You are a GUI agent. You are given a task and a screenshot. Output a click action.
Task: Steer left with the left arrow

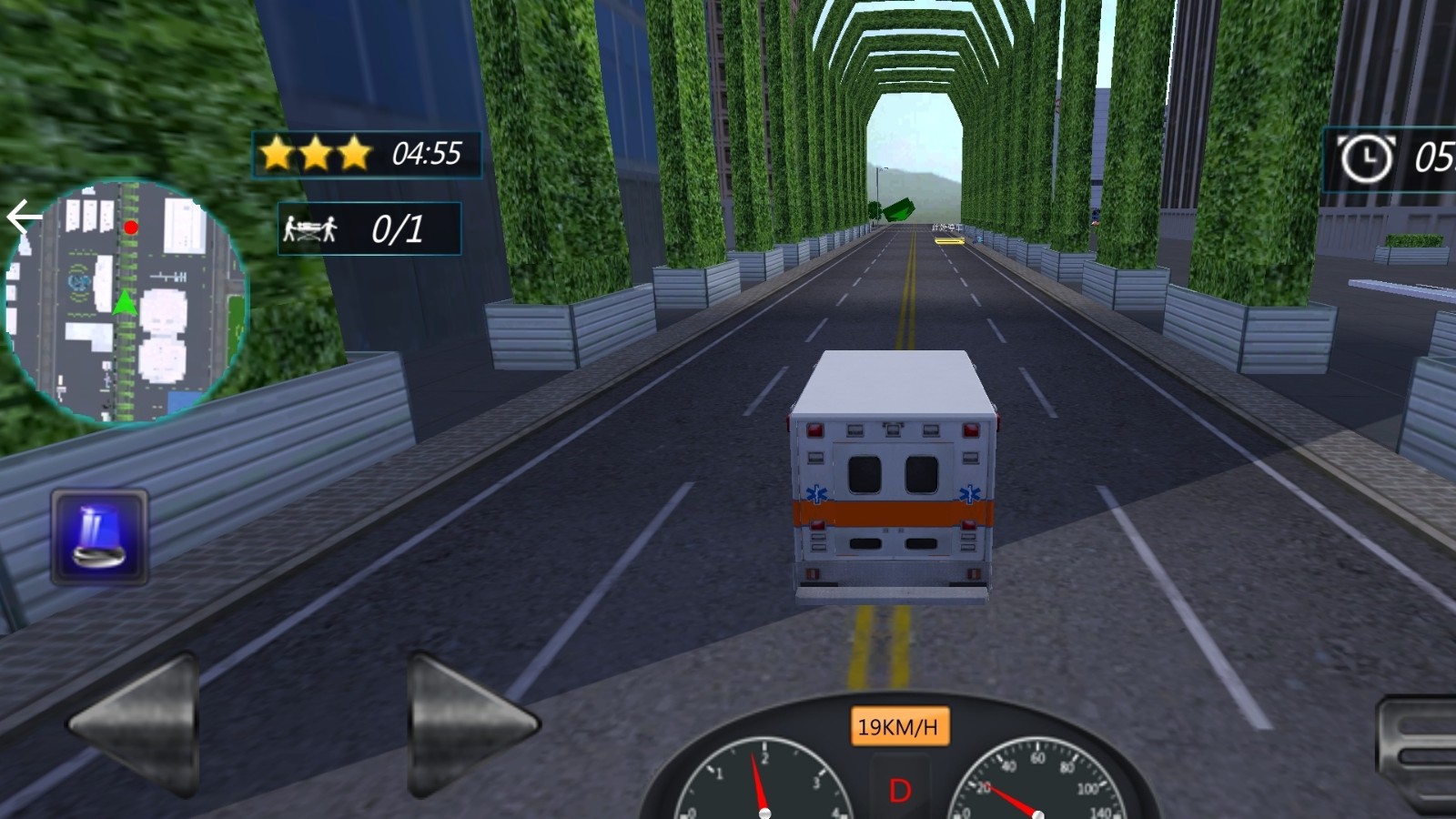tap(138, 725)
